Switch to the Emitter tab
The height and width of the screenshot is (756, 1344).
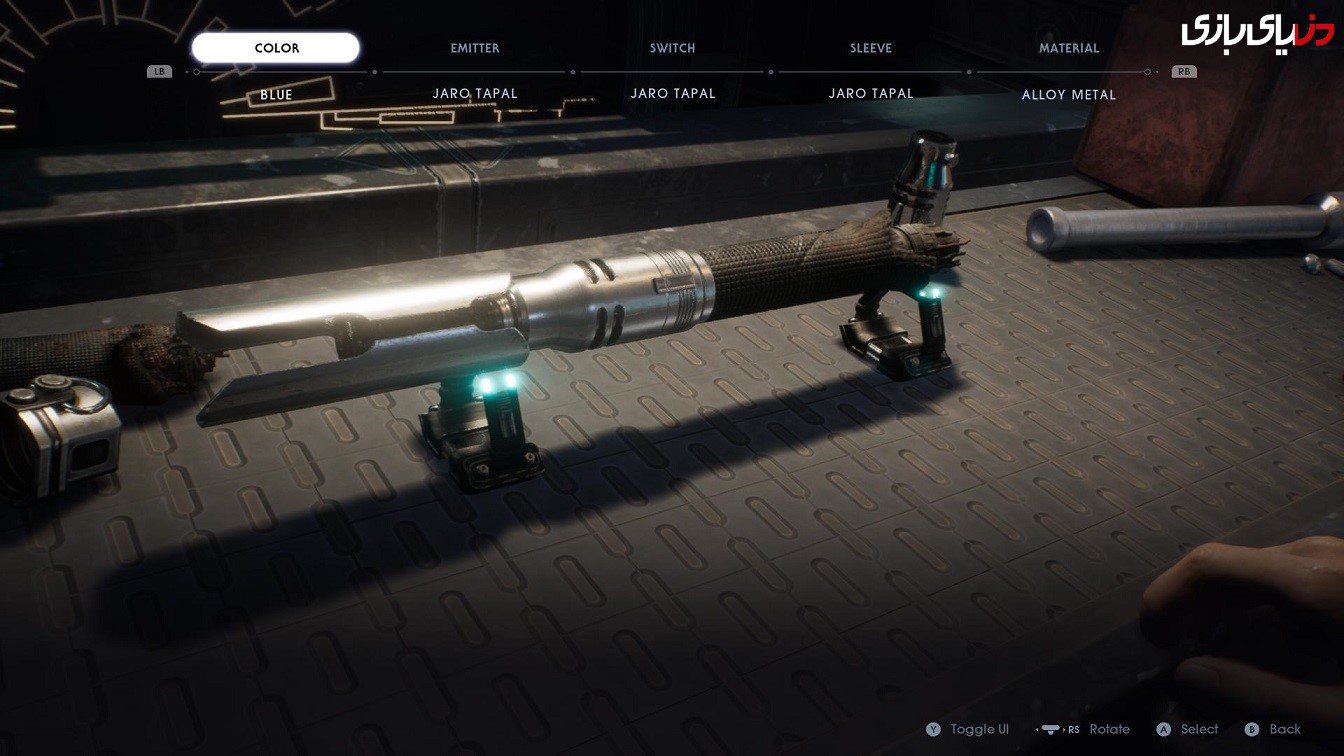point(475,48)
